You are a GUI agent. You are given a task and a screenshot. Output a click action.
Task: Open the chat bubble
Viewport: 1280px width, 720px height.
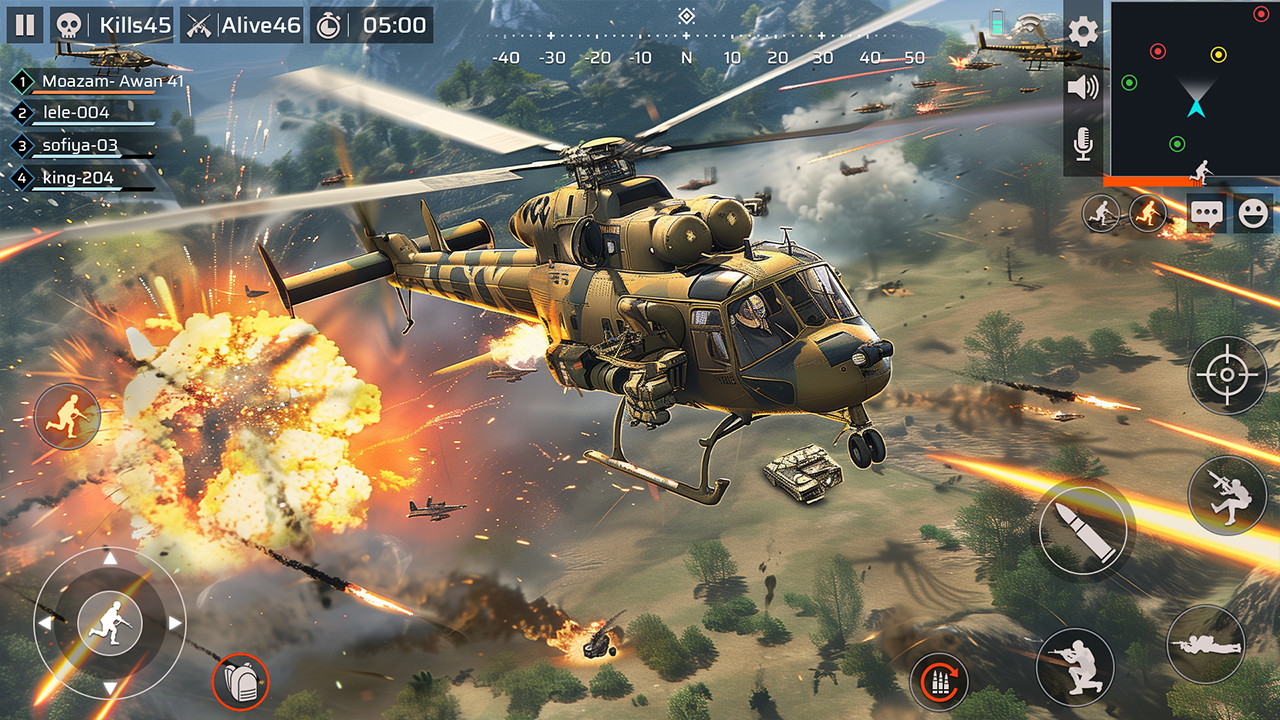(x=1205, y=214)
